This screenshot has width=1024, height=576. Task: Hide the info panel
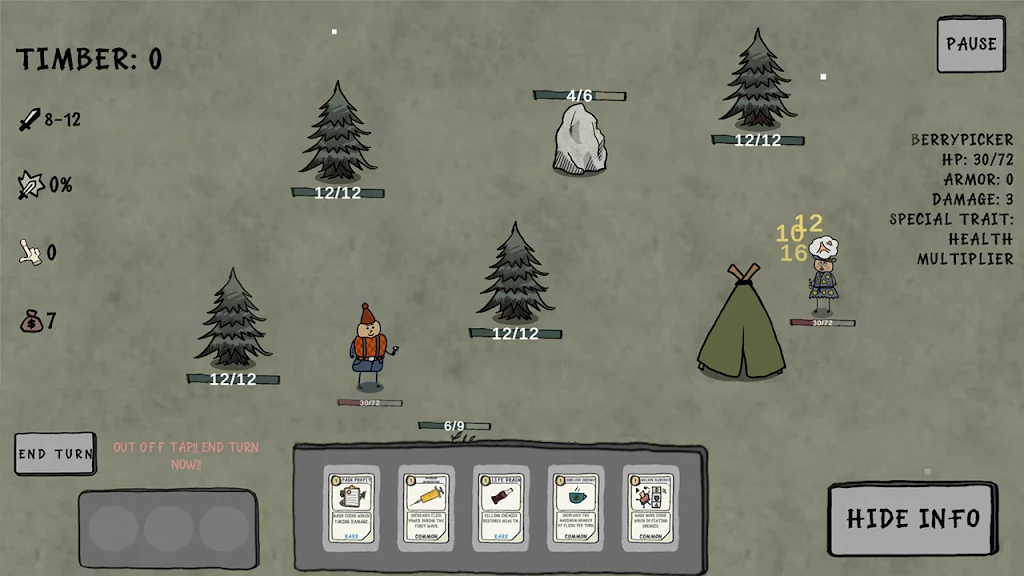(x=912, y=518)
